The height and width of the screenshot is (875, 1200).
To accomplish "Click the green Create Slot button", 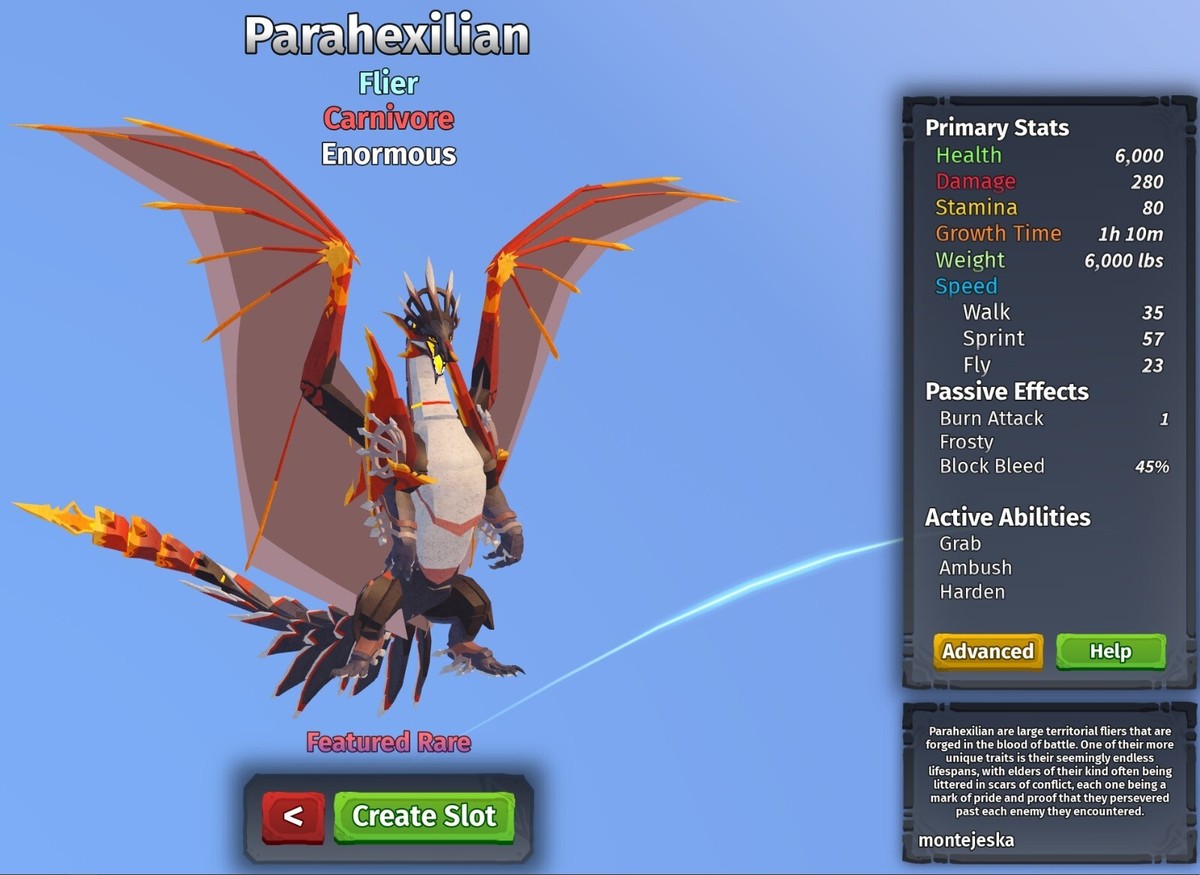I will [424, 816].
